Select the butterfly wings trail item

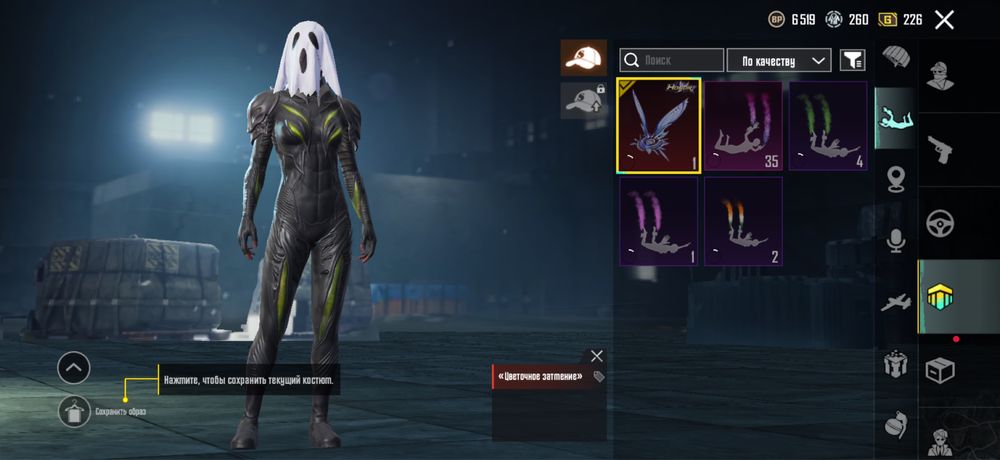pyautogui.click(x=659, y=125)
